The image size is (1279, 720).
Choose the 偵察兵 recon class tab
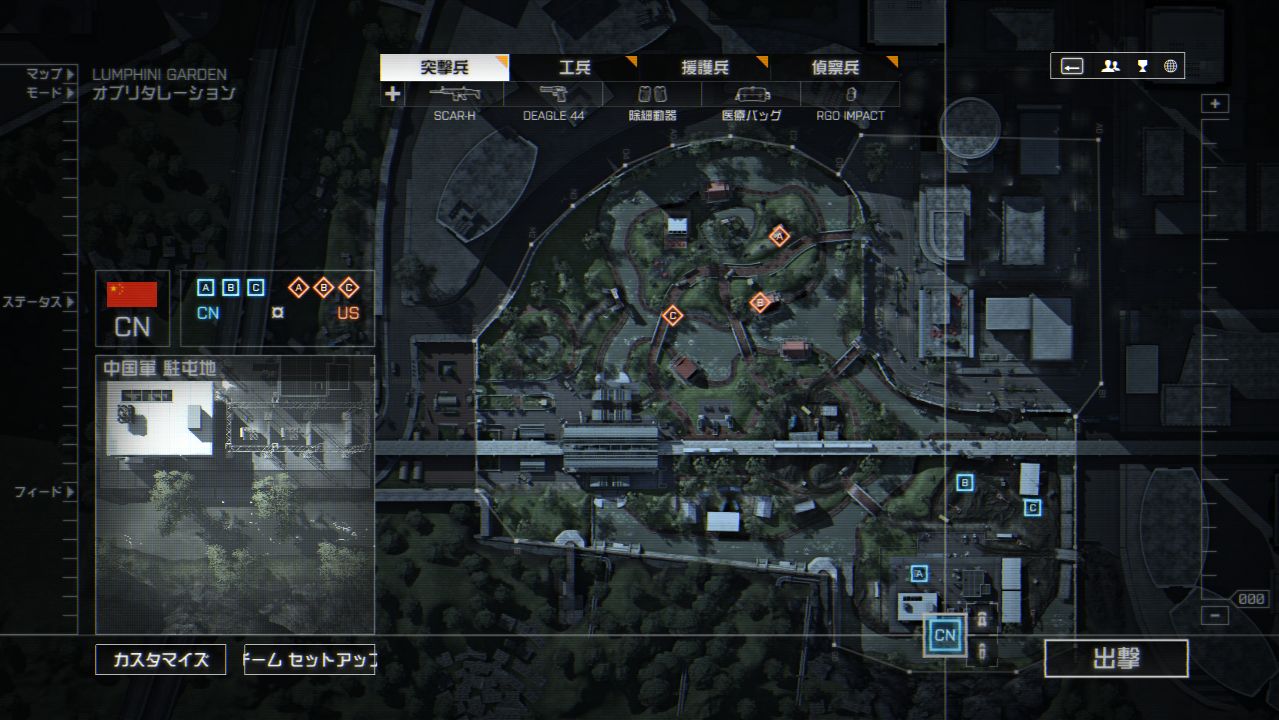pos(835,68)
